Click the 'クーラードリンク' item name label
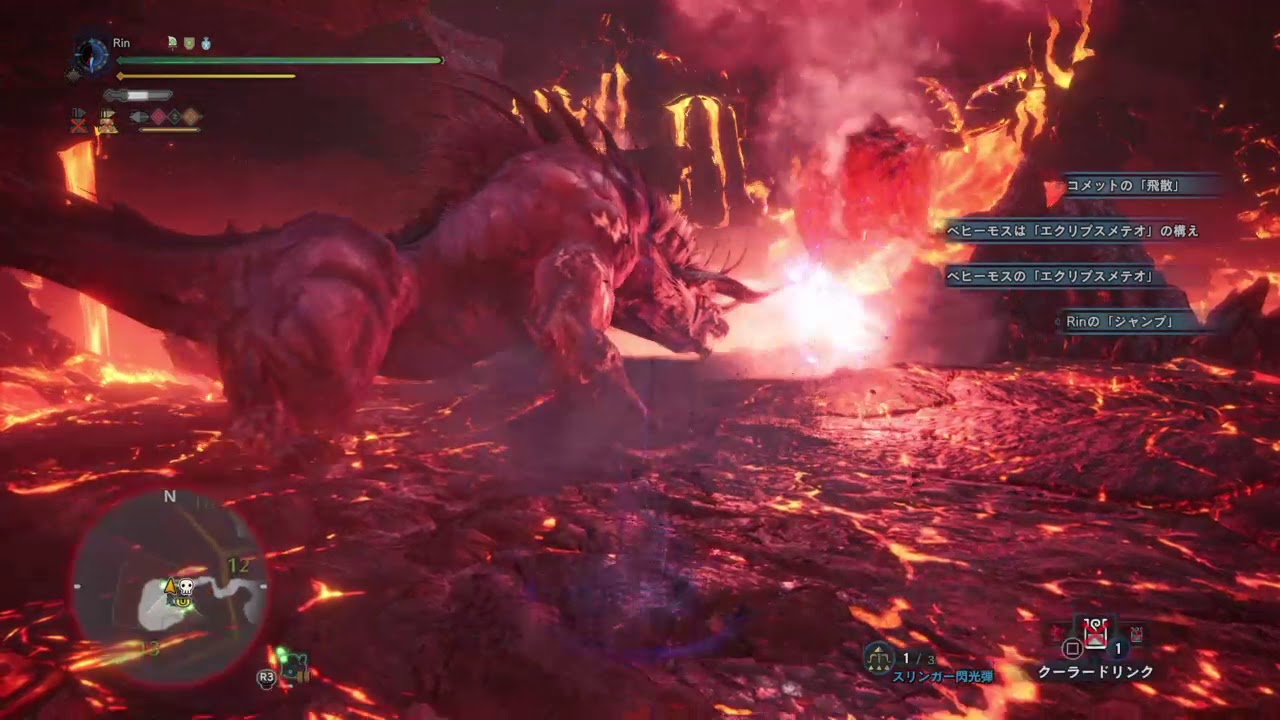The image size is (1280, 720). (1096, 671)
